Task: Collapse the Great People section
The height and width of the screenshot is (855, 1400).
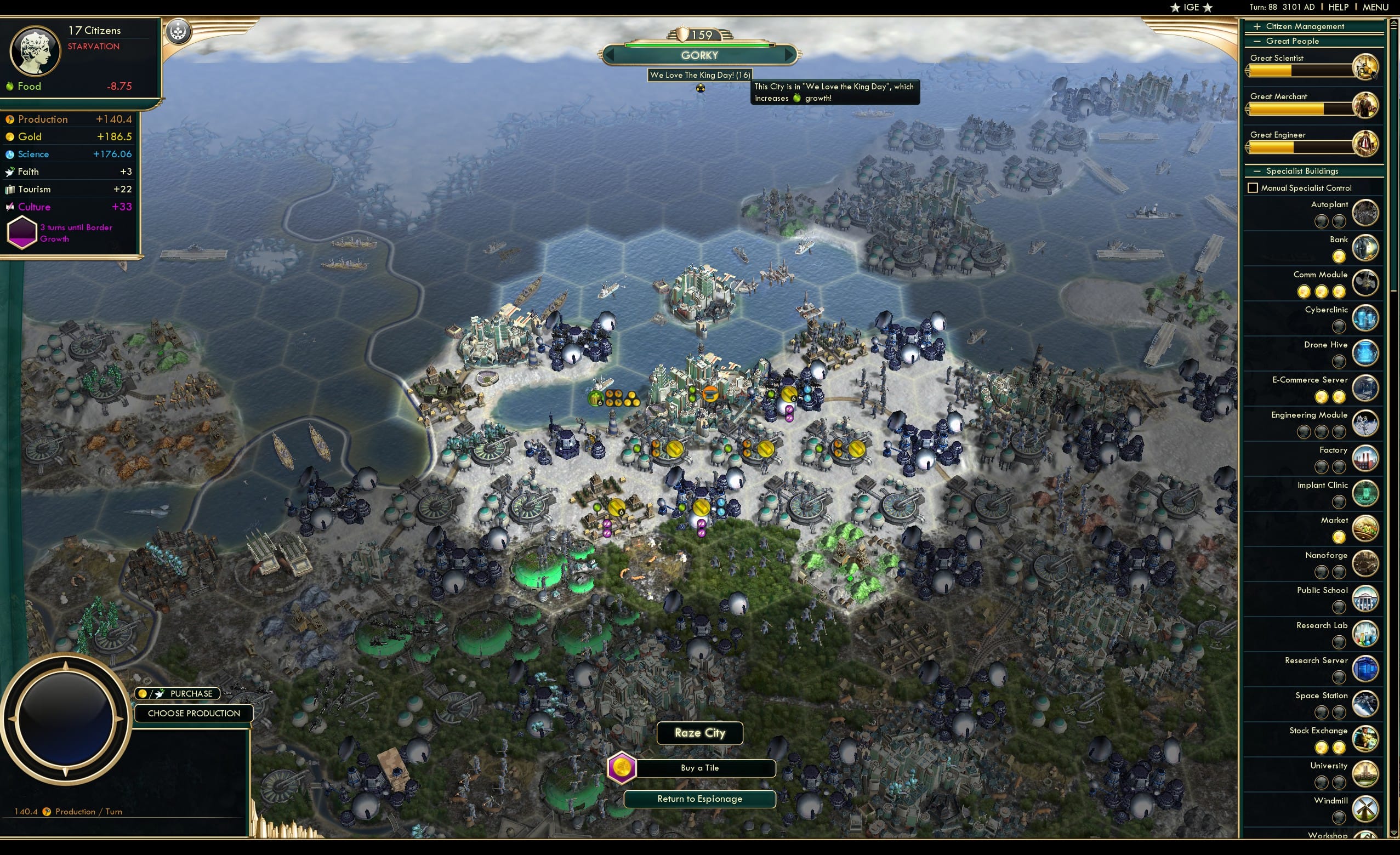Action: click(x=1257, y=41)
